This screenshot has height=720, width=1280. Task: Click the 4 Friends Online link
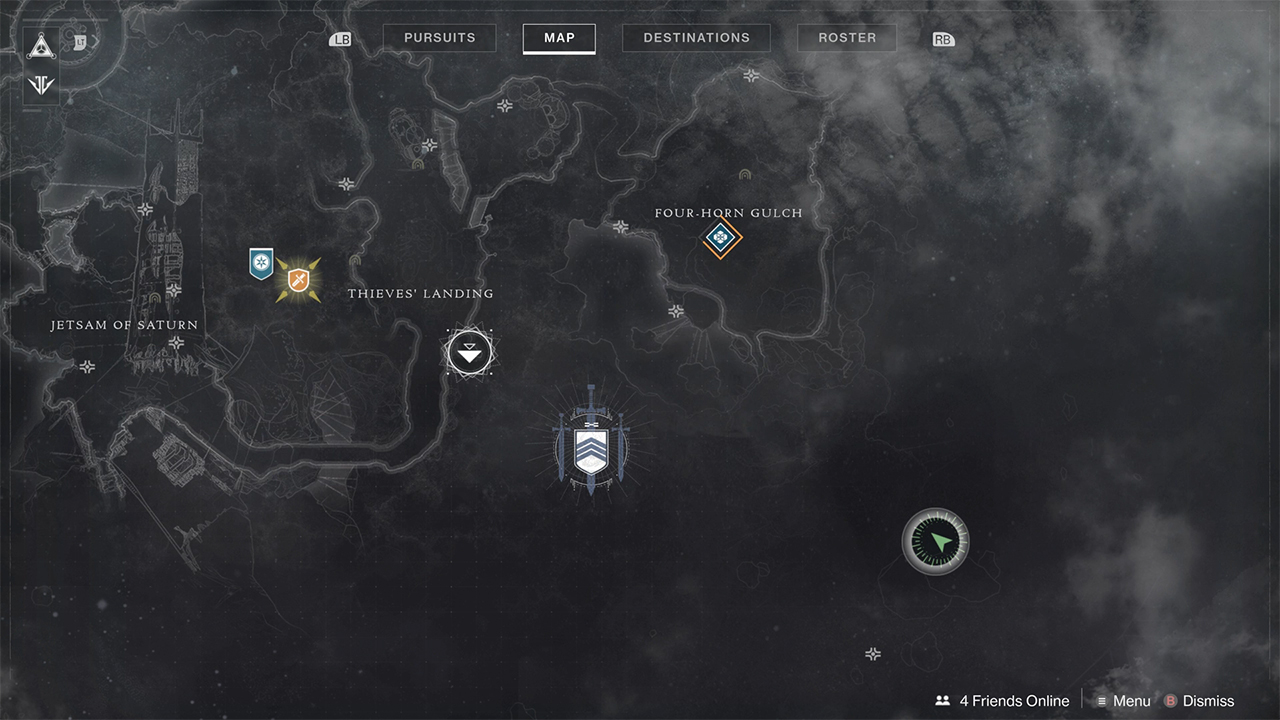click(1013, 700)
